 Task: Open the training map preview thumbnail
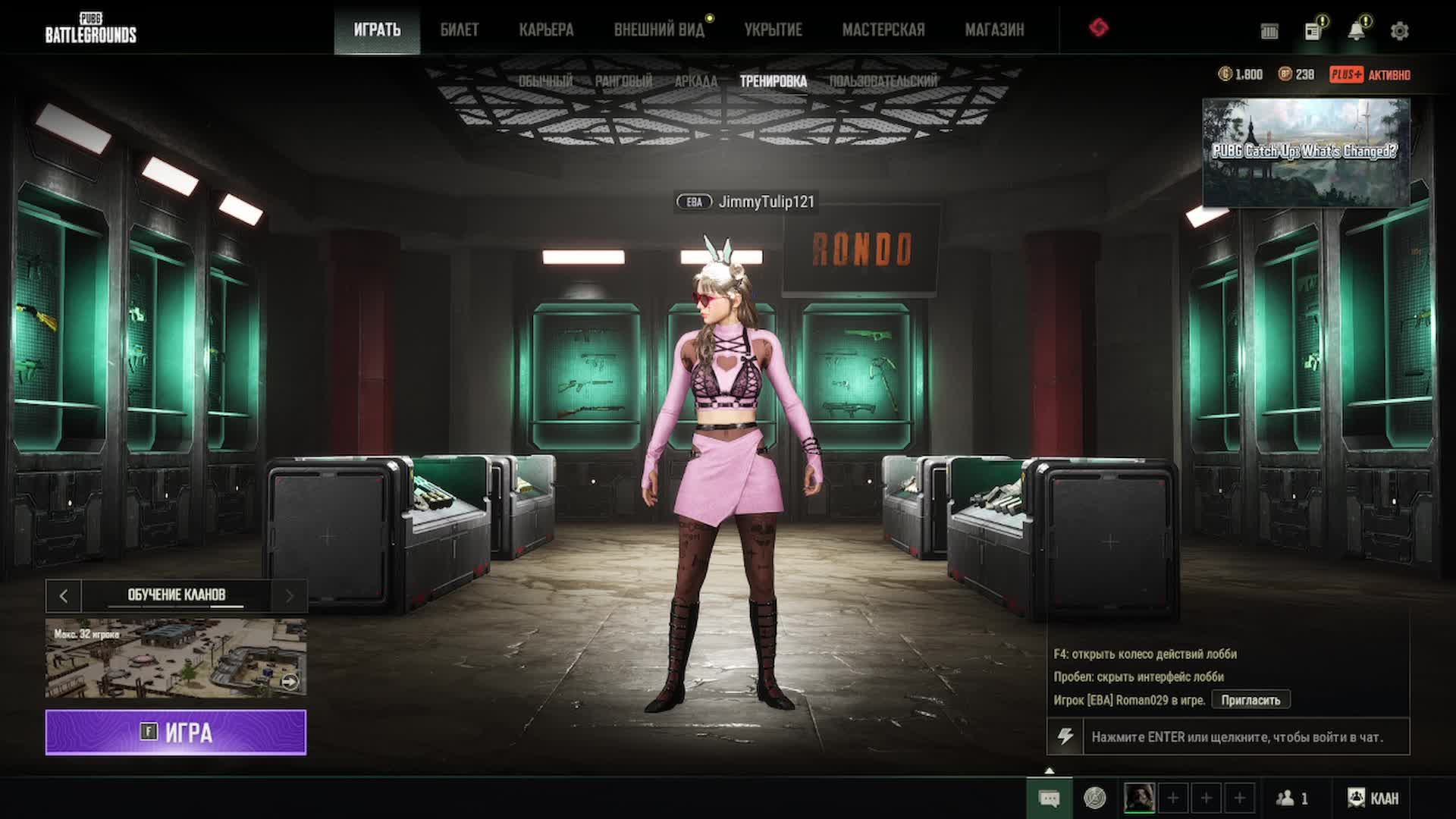tap(176, 657)
